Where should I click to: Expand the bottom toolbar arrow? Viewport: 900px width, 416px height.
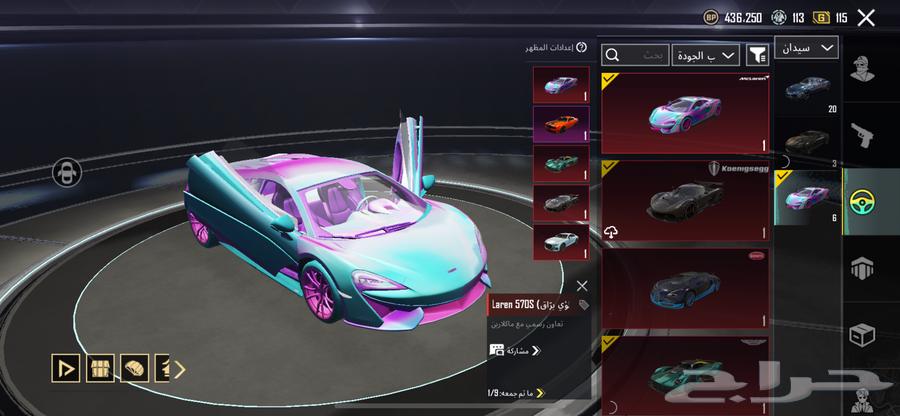(180, 368)
